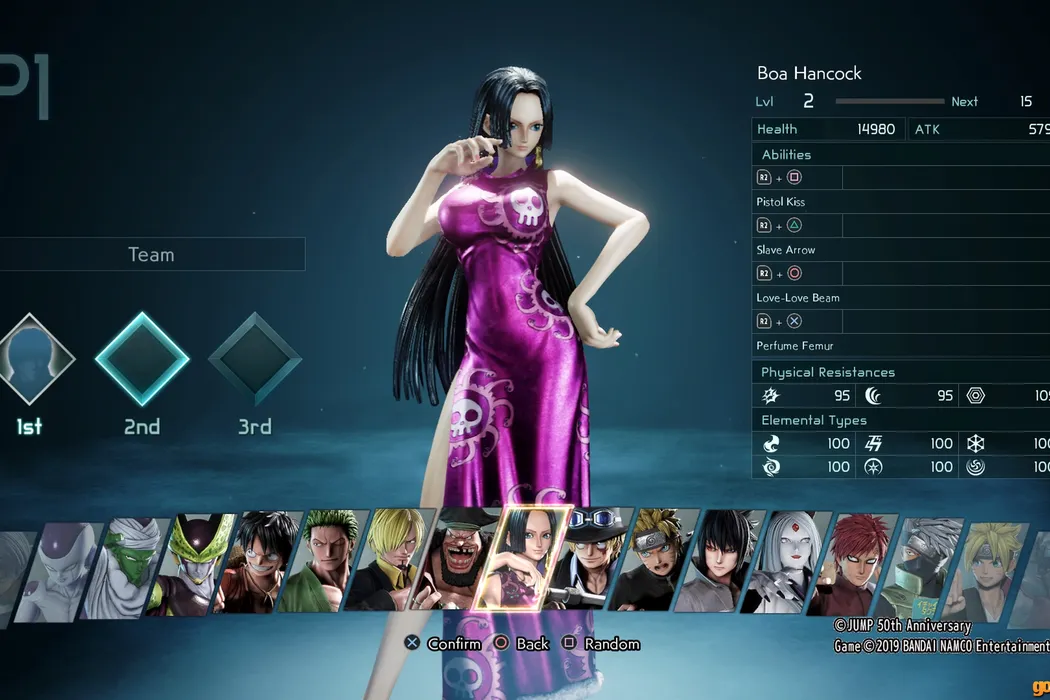Image resolution: width=1050 pixels, height=700 pixels.
Task: Select Luffy in the character row
Action: [x=262, y=563]
